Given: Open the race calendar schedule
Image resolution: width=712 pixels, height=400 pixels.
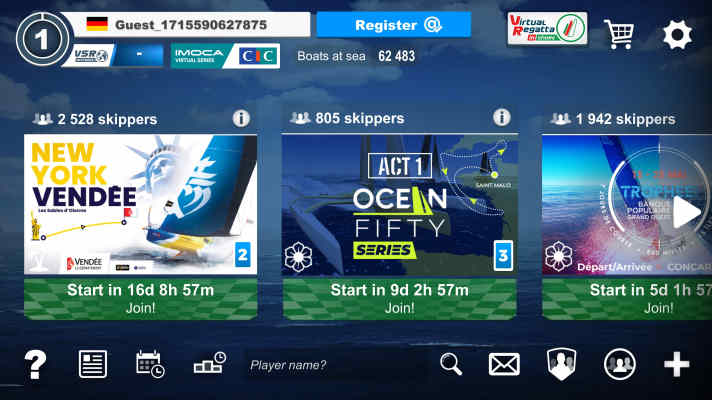Looking at the screenshot, I should coord(150,365).
